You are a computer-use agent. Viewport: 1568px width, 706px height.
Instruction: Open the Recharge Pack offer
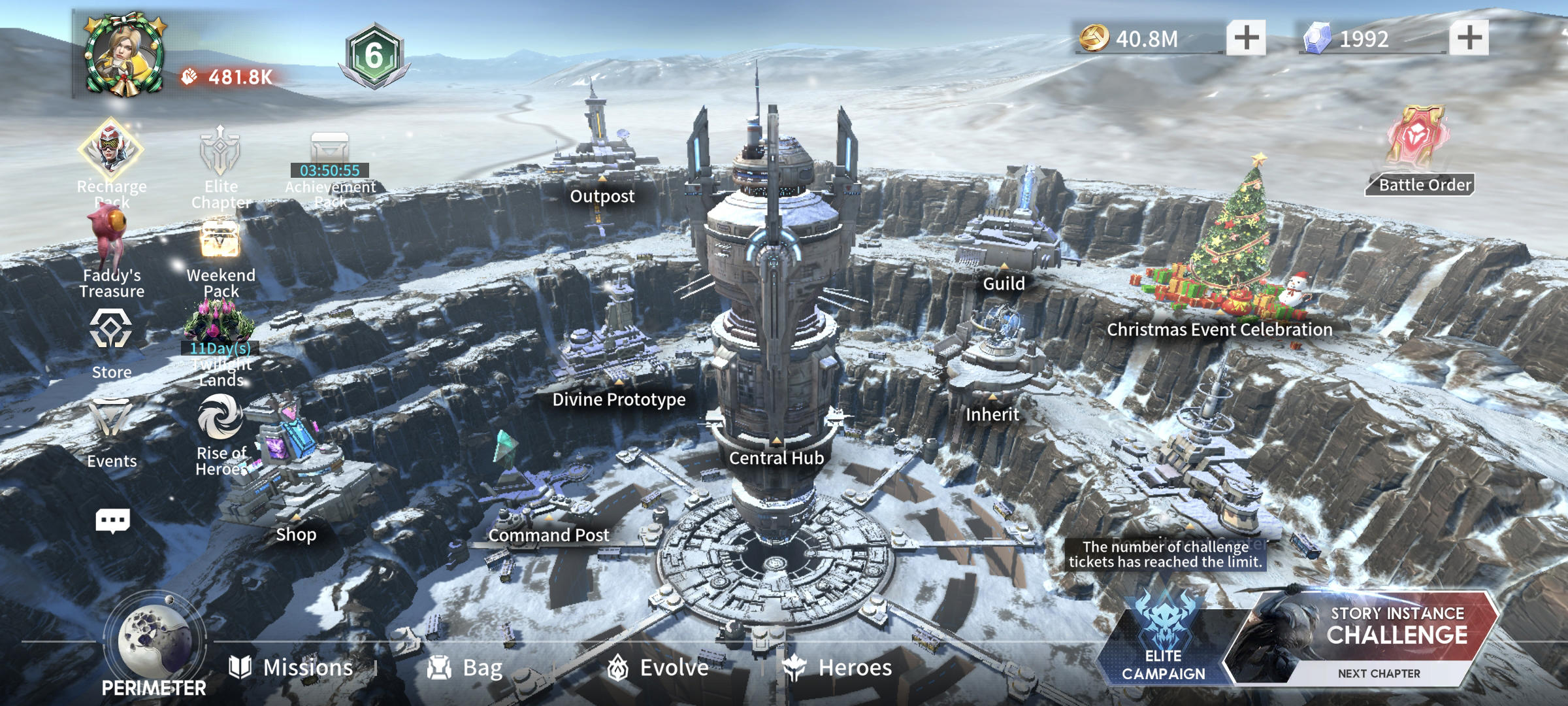point(111,154)
